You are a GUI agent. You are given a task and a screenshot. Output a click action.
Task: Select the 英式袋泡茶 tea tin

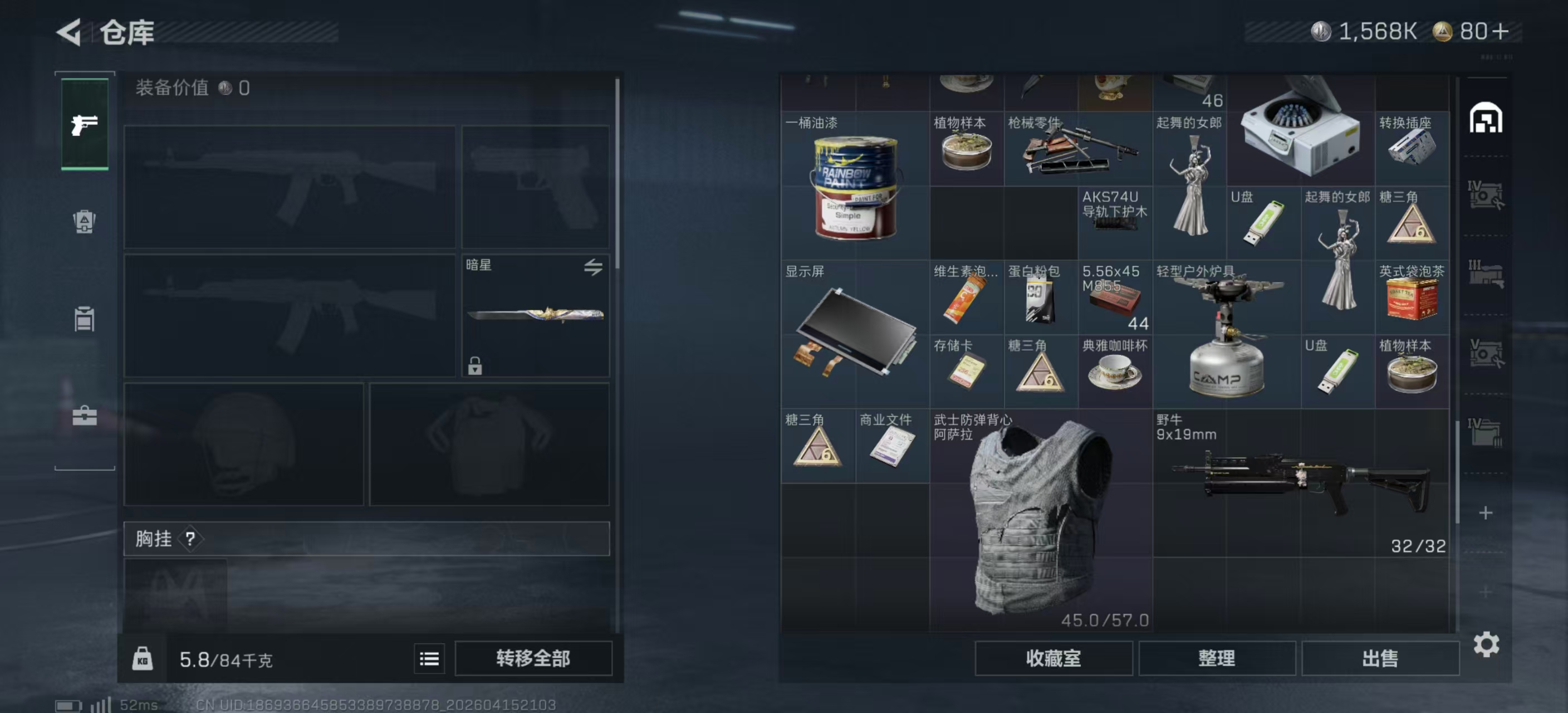pyautogui.click(x=1411, y=297)
